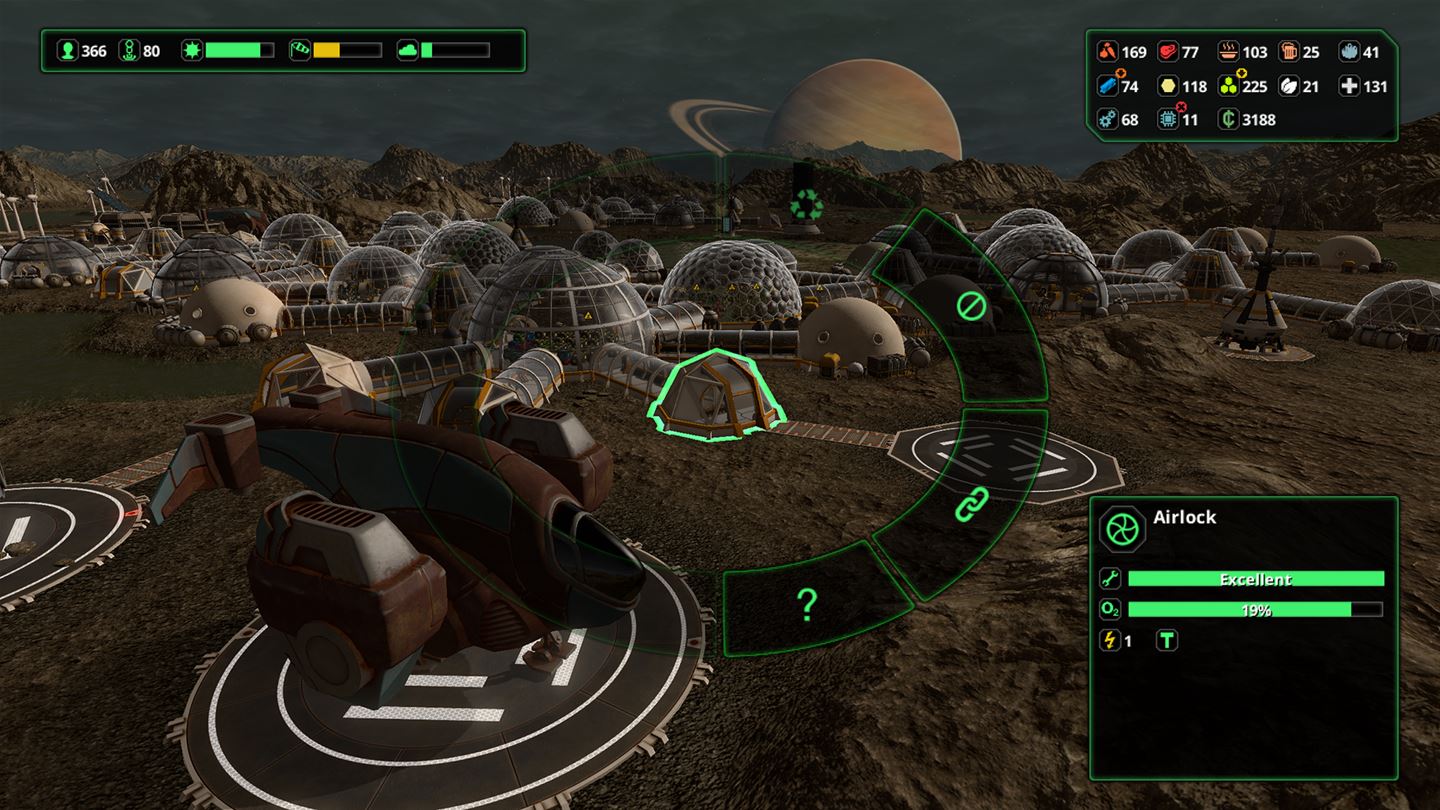Click the green-outlined selected airlock

click(x=716, y=396)
